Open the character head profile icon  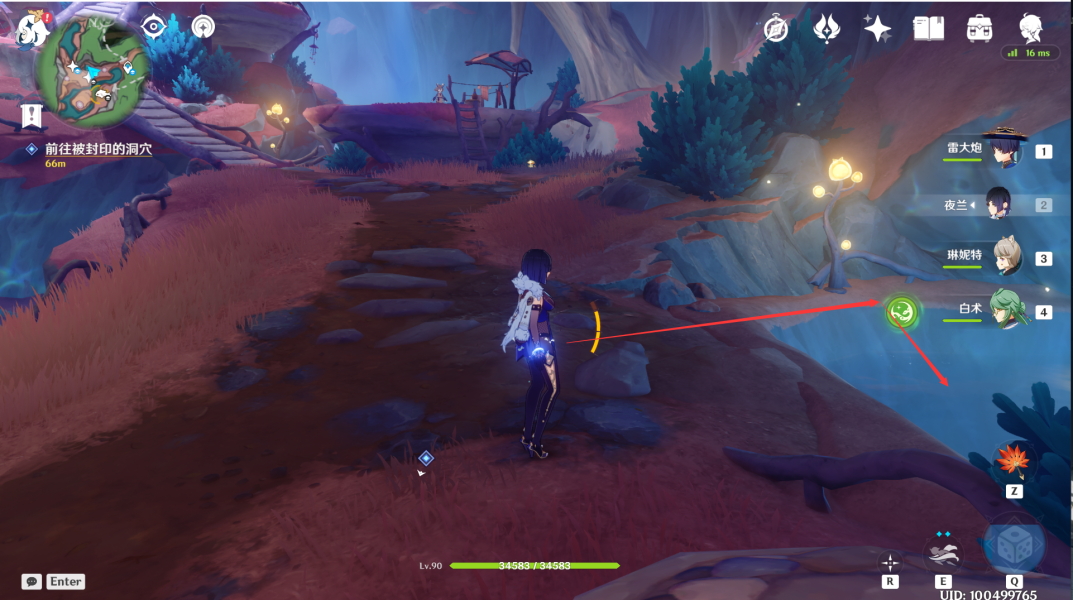coord(1032,27)
